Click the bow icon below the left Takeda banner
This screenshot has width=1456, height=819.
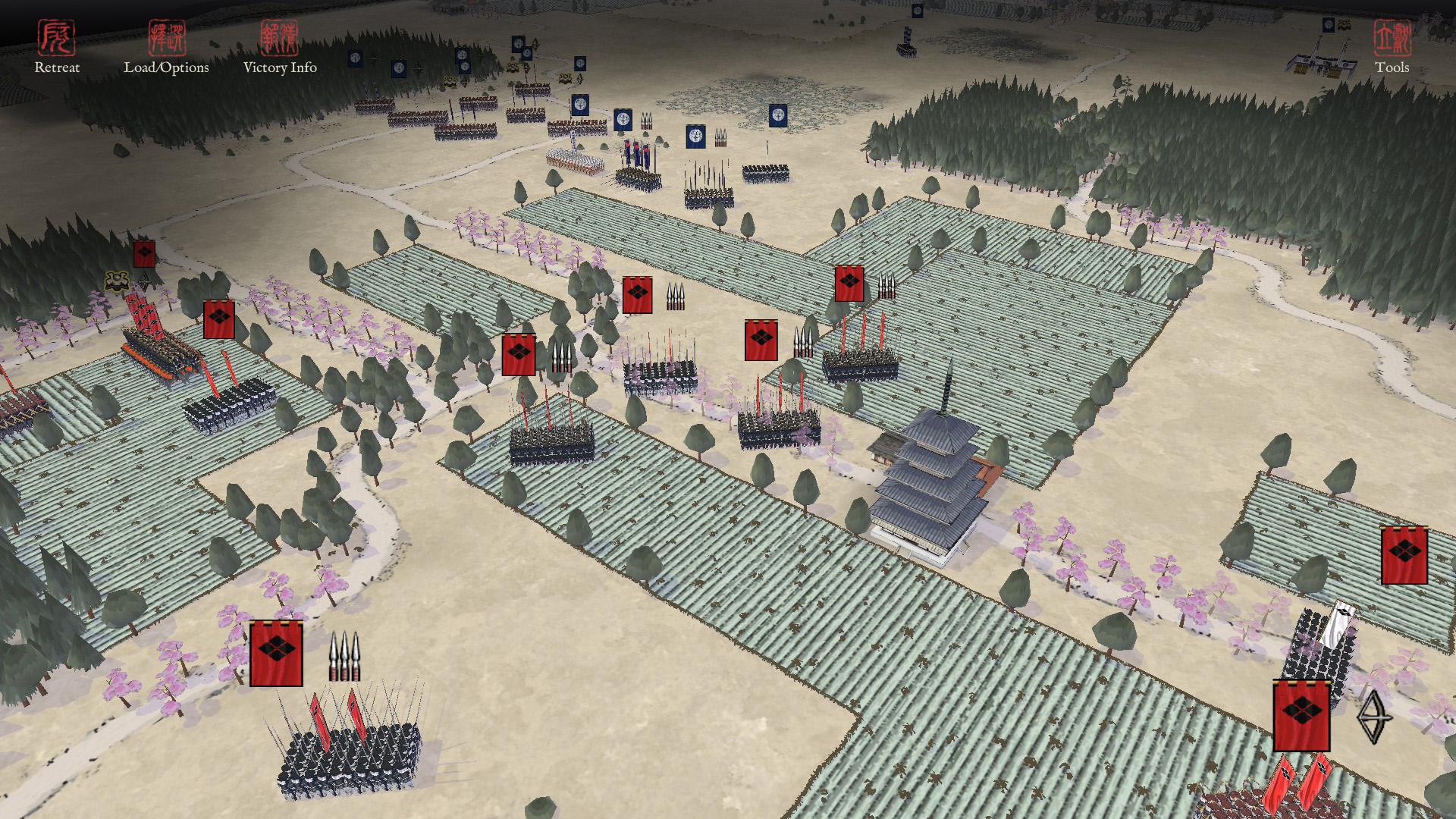pyautogui.click(x=144, y=282)
